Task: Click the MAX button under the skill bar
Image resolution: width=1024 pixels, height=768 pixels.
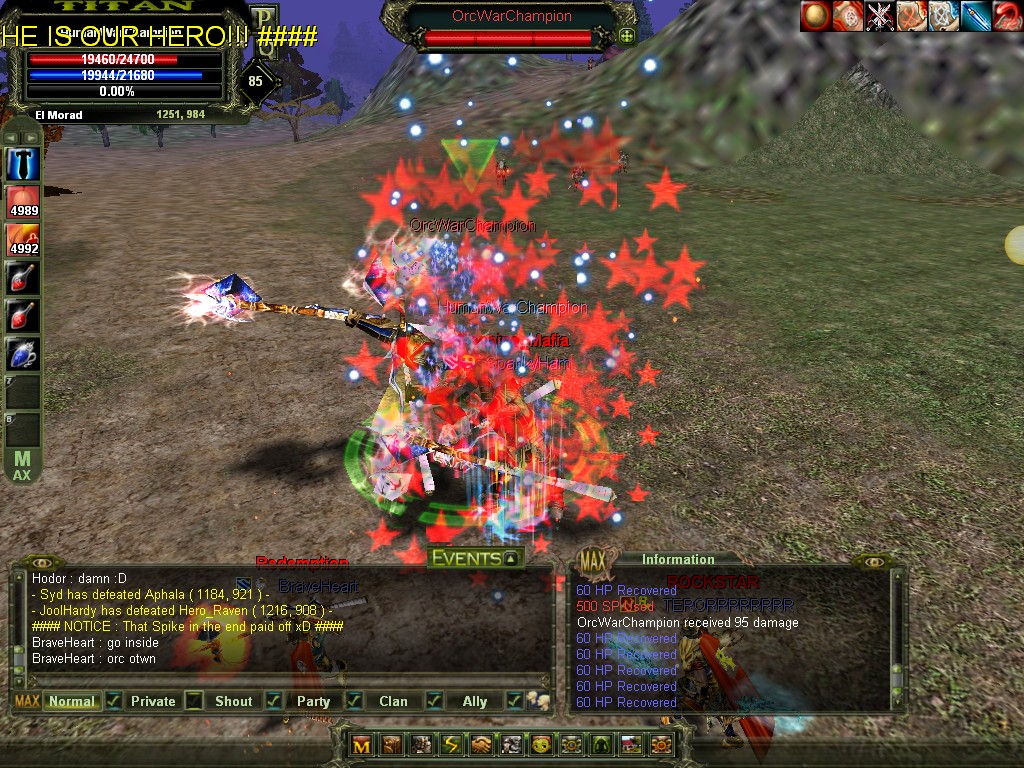Action: point(22,466)
